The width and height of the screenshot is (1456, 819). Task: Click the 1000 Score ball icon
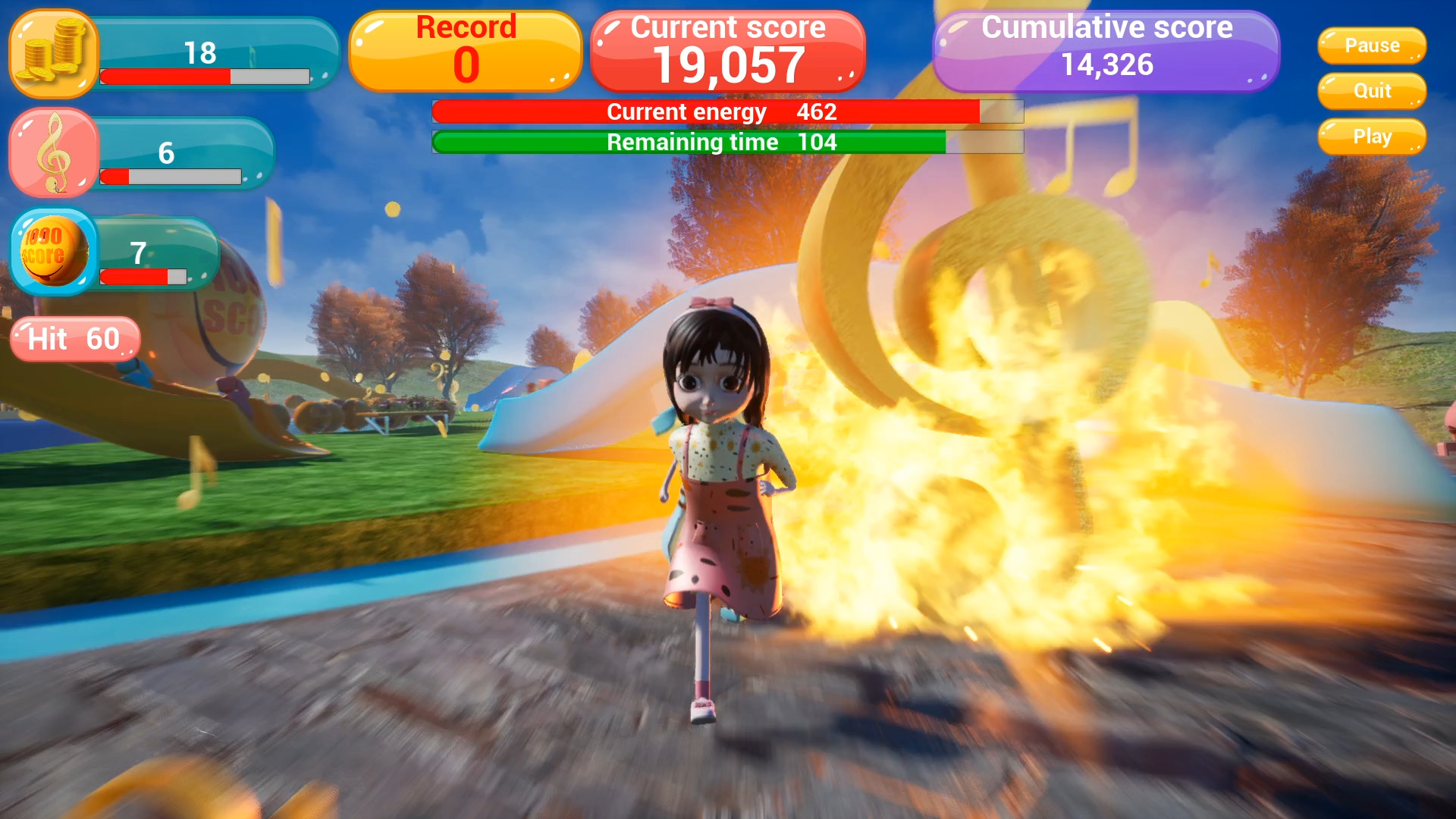coord(53,253)
